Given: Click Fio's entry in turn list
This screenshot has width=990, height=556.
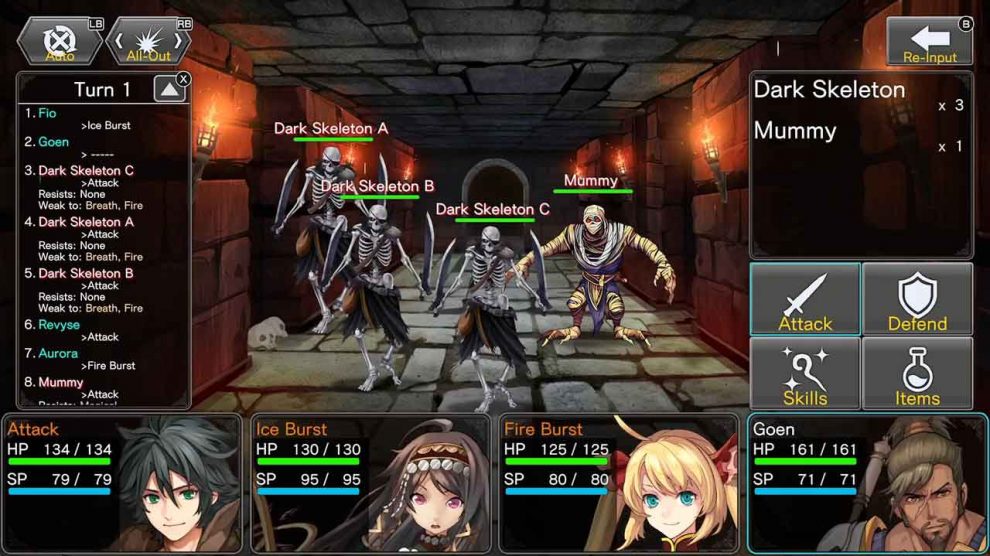Looking at the screenshot, I should point(47,114).
